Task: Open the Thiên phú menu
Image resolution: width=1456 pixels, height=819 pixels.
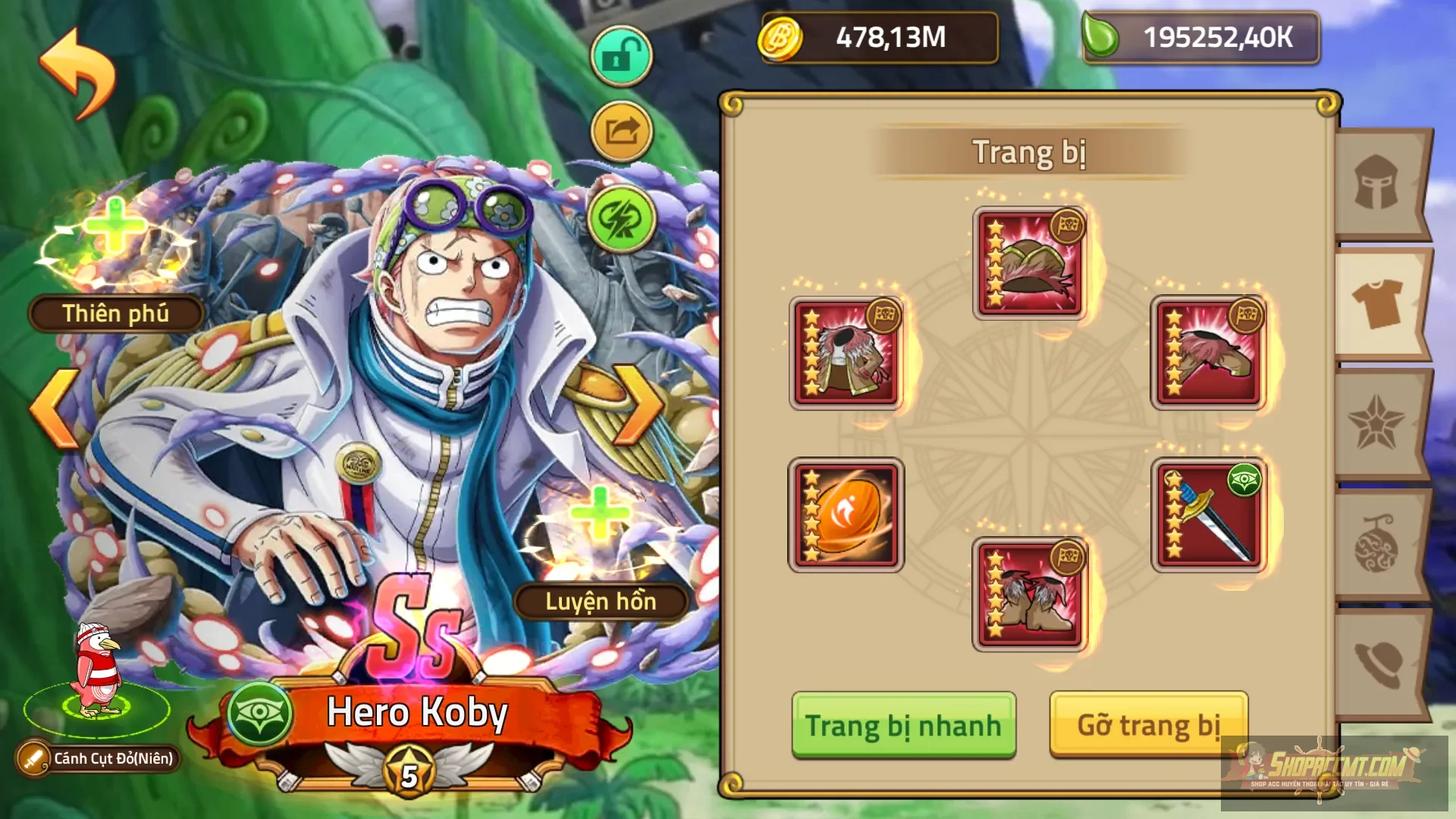Action: (115, 313)
